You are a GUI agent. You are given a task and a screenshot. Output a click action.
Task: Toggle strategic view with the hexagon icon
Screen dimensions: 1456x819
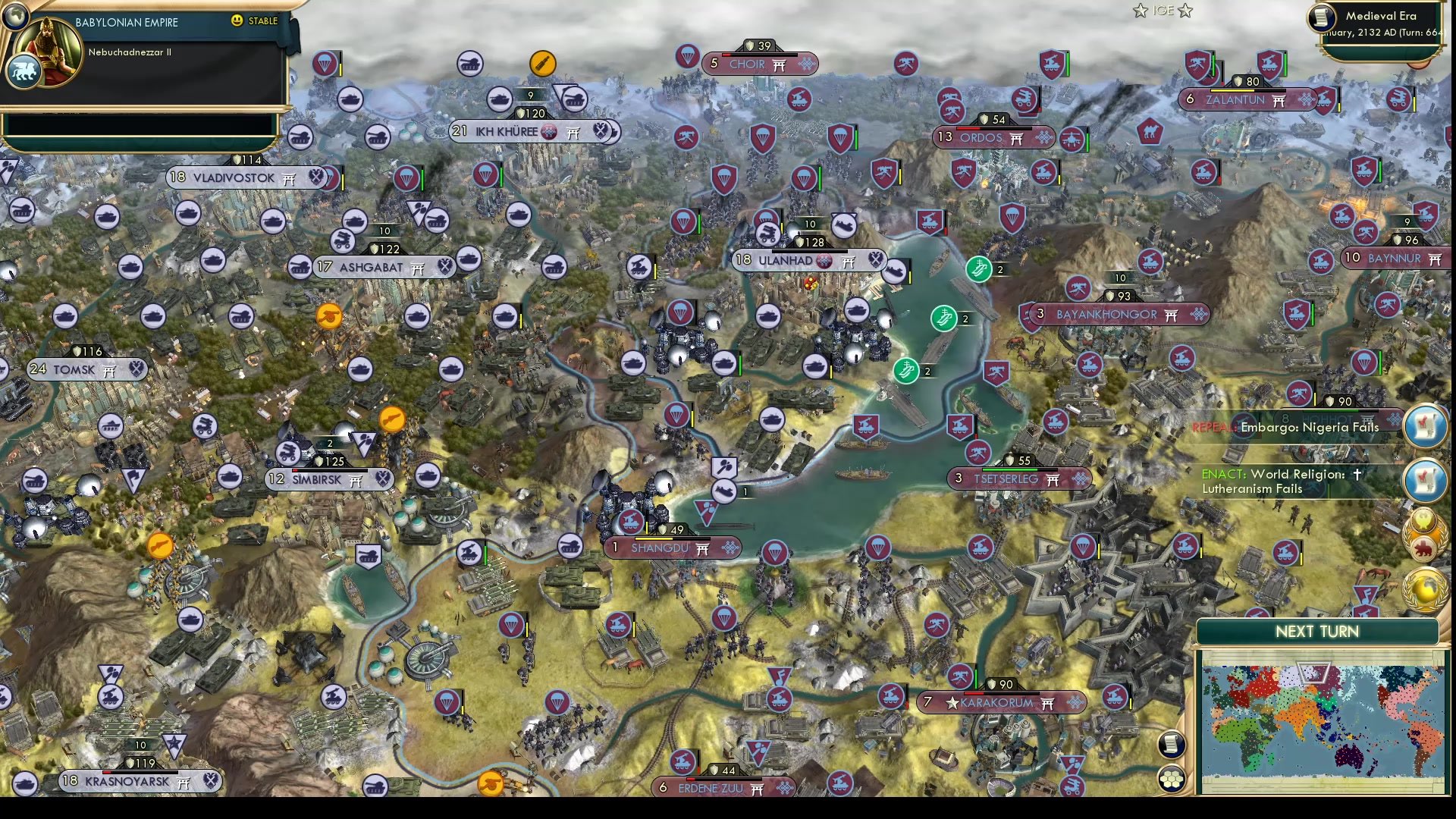point(1171,780)
